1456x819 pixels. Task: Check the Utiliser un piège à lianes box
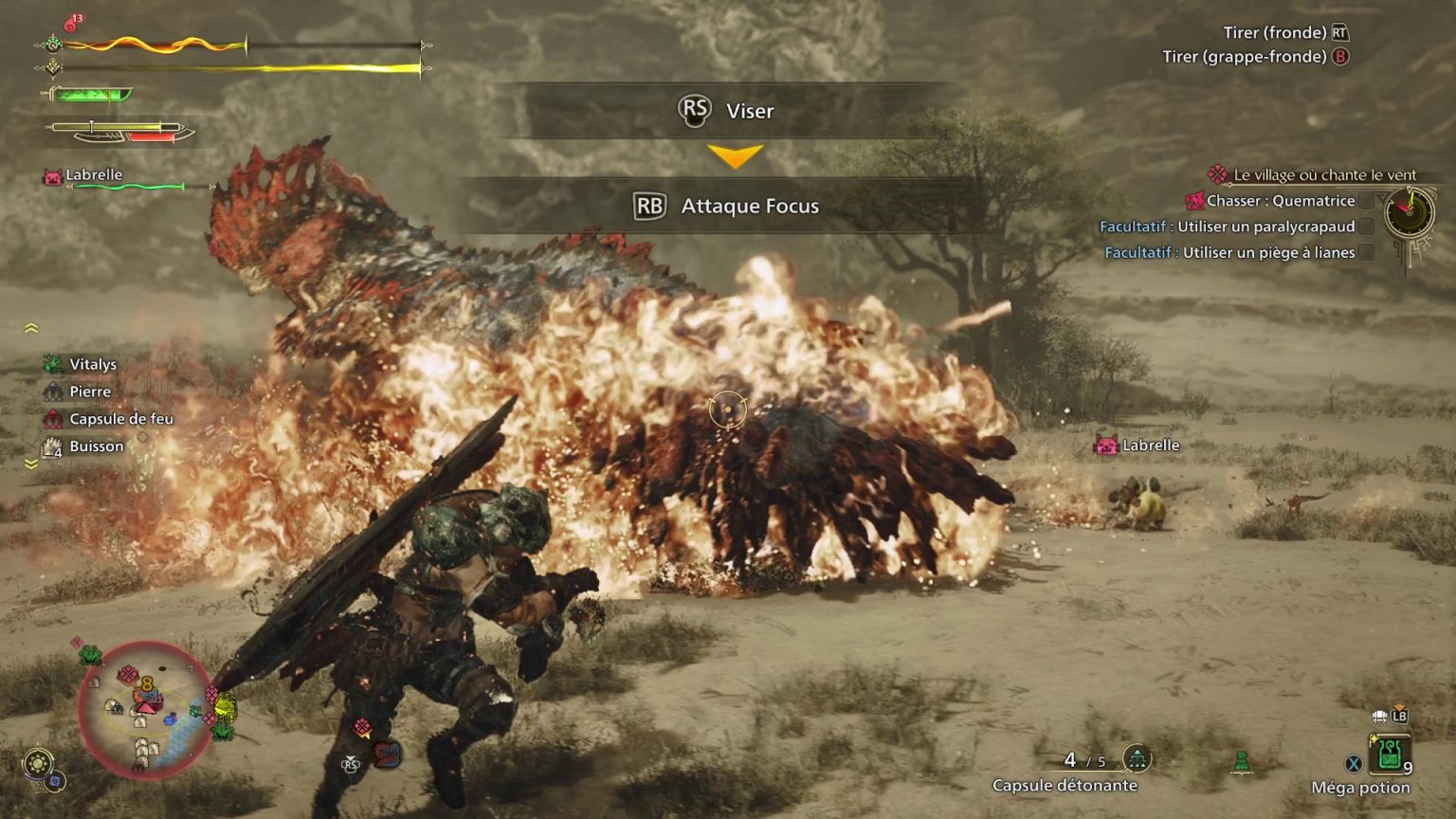click(1366, 253)
